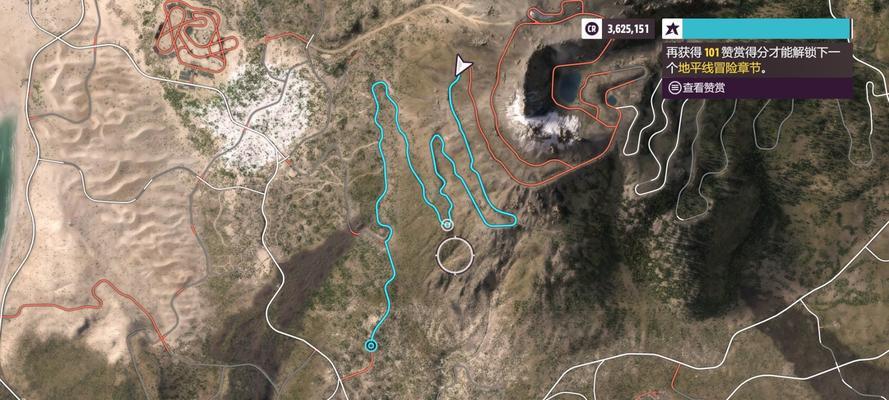The height and width of the screenshot is (400, 889).
Task: Click the accolades star icon
Action: (x=673, y=29)
